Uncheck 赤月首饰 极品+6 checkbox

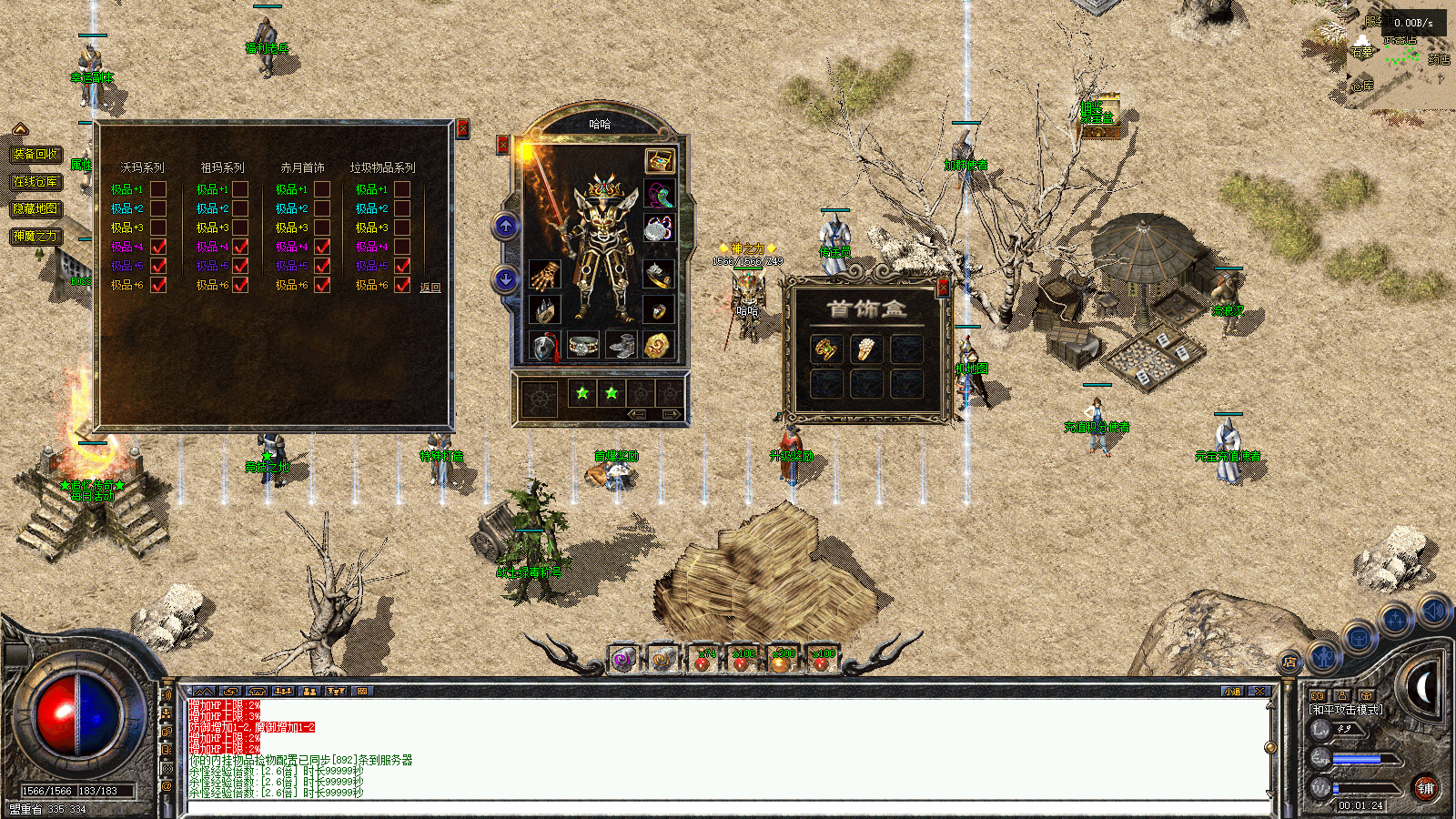321,285
